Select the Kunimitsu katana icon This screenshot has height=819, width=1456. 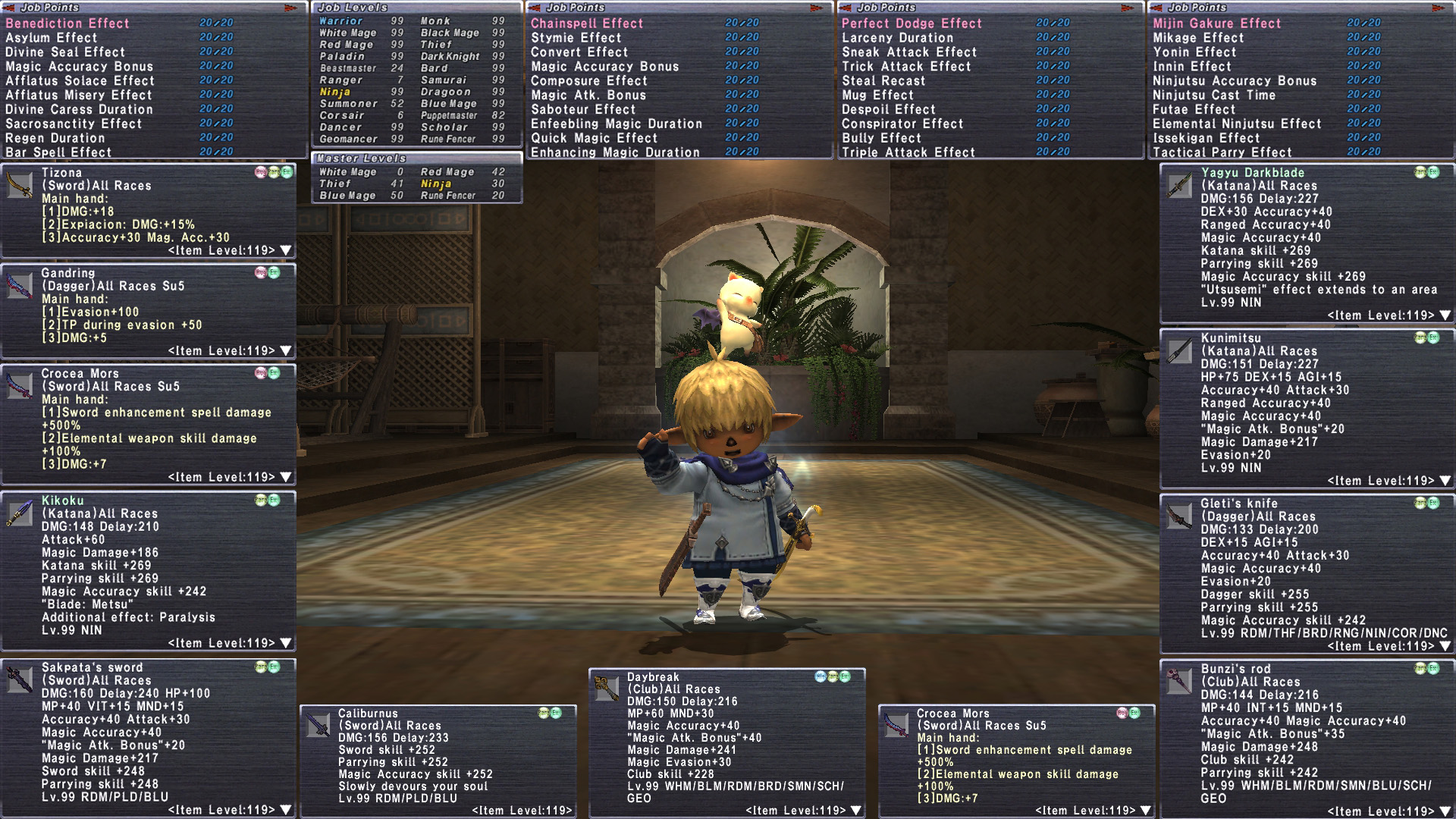[1179, 350]
